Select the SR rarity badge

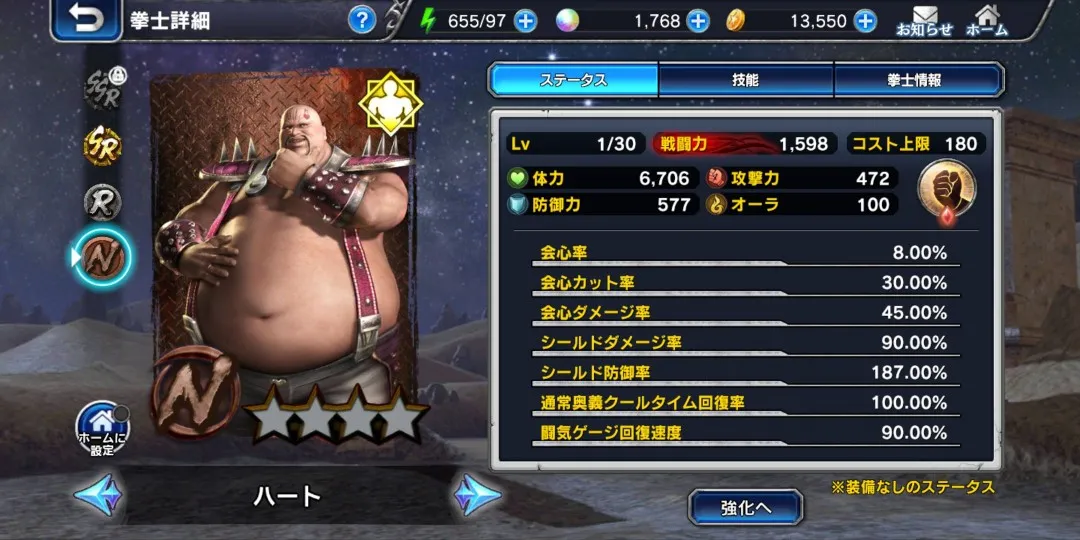103,147
